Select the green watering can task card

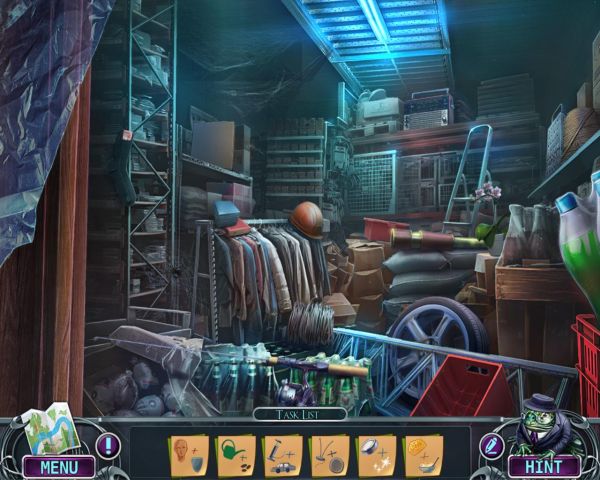click(234, 454)
